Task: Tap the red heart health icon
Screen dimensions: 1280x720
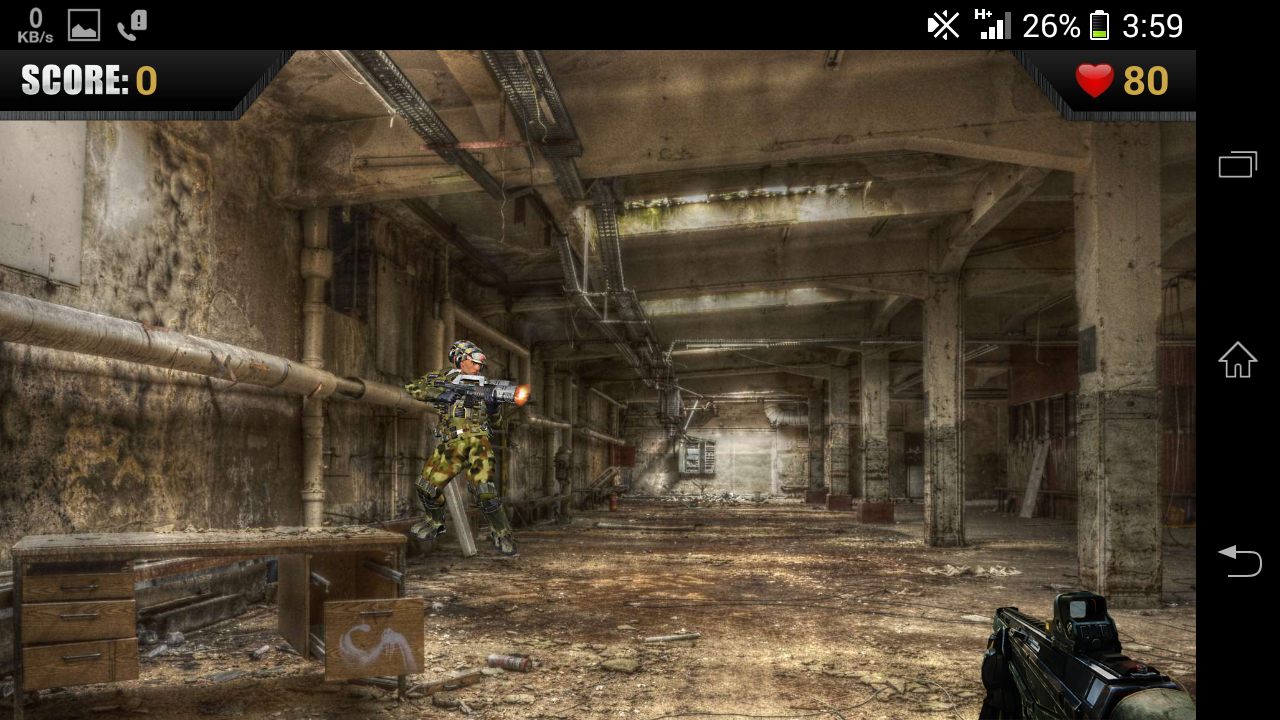Action: click(x=1096, y=80)
